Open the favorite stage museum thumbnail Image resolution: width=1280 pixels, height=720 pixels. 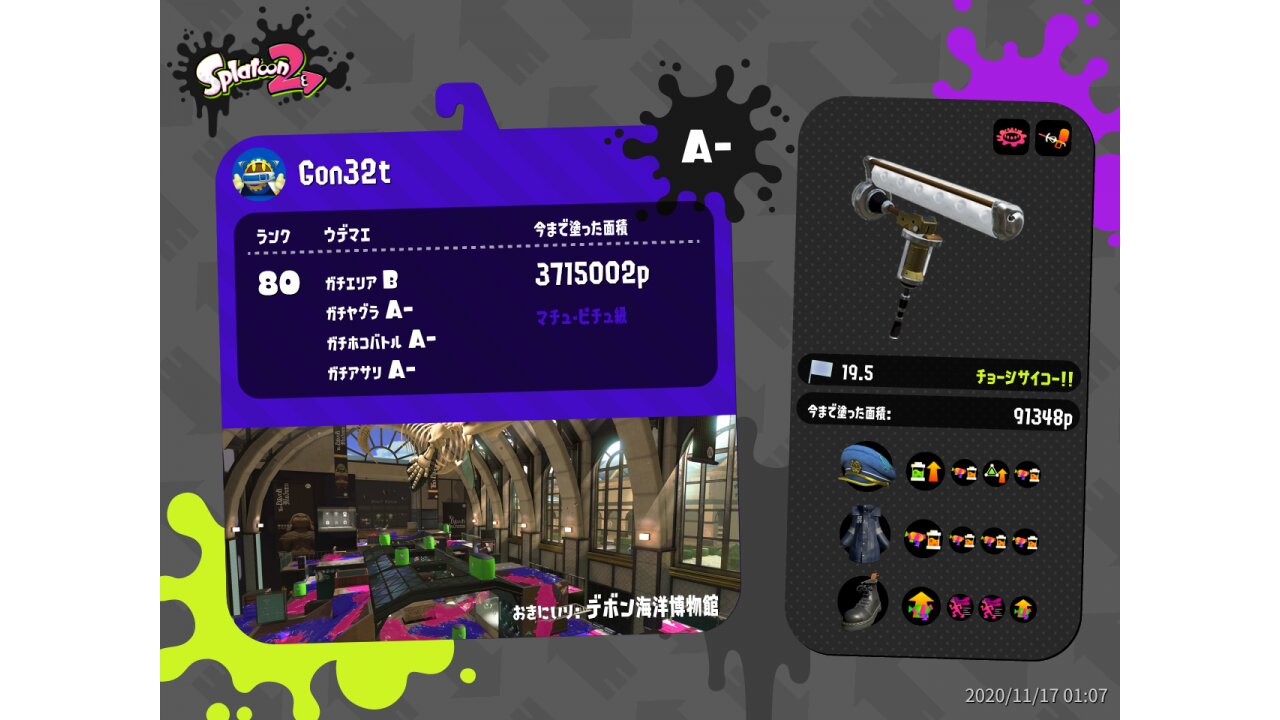480,530
